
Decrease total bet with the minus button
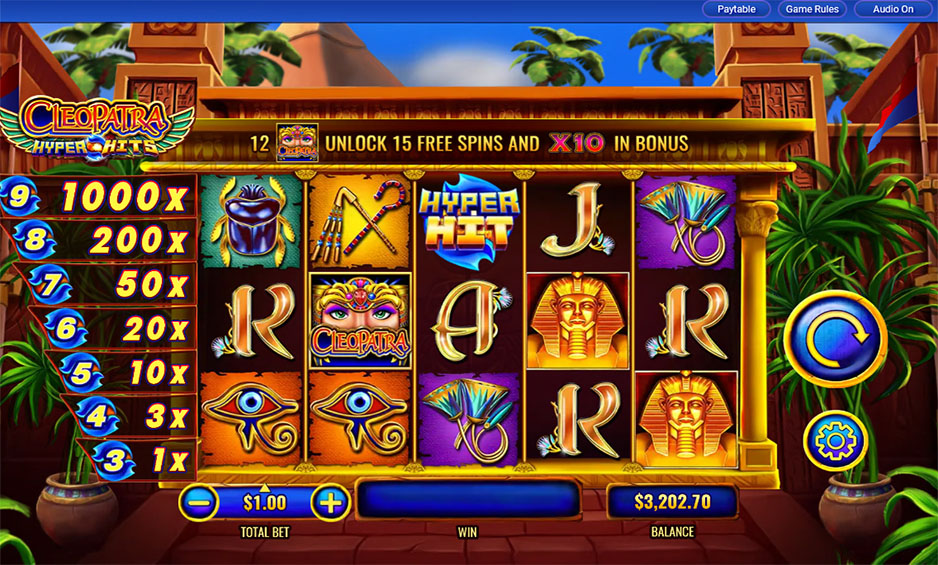pos(200,502)
